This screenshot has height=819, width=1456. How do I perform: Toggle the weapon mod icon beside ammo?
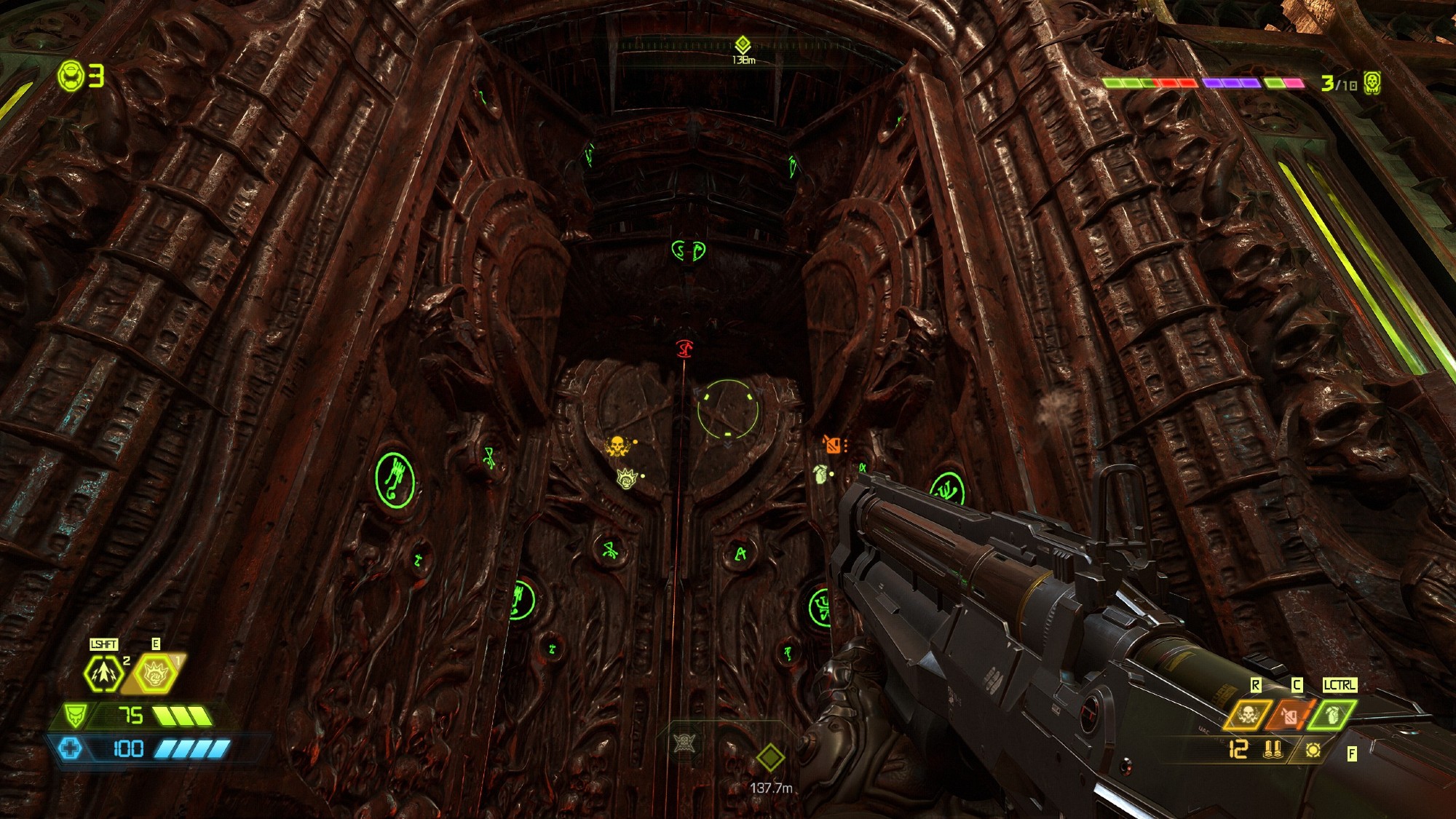pyautogui.click(x=1313, y=749)
